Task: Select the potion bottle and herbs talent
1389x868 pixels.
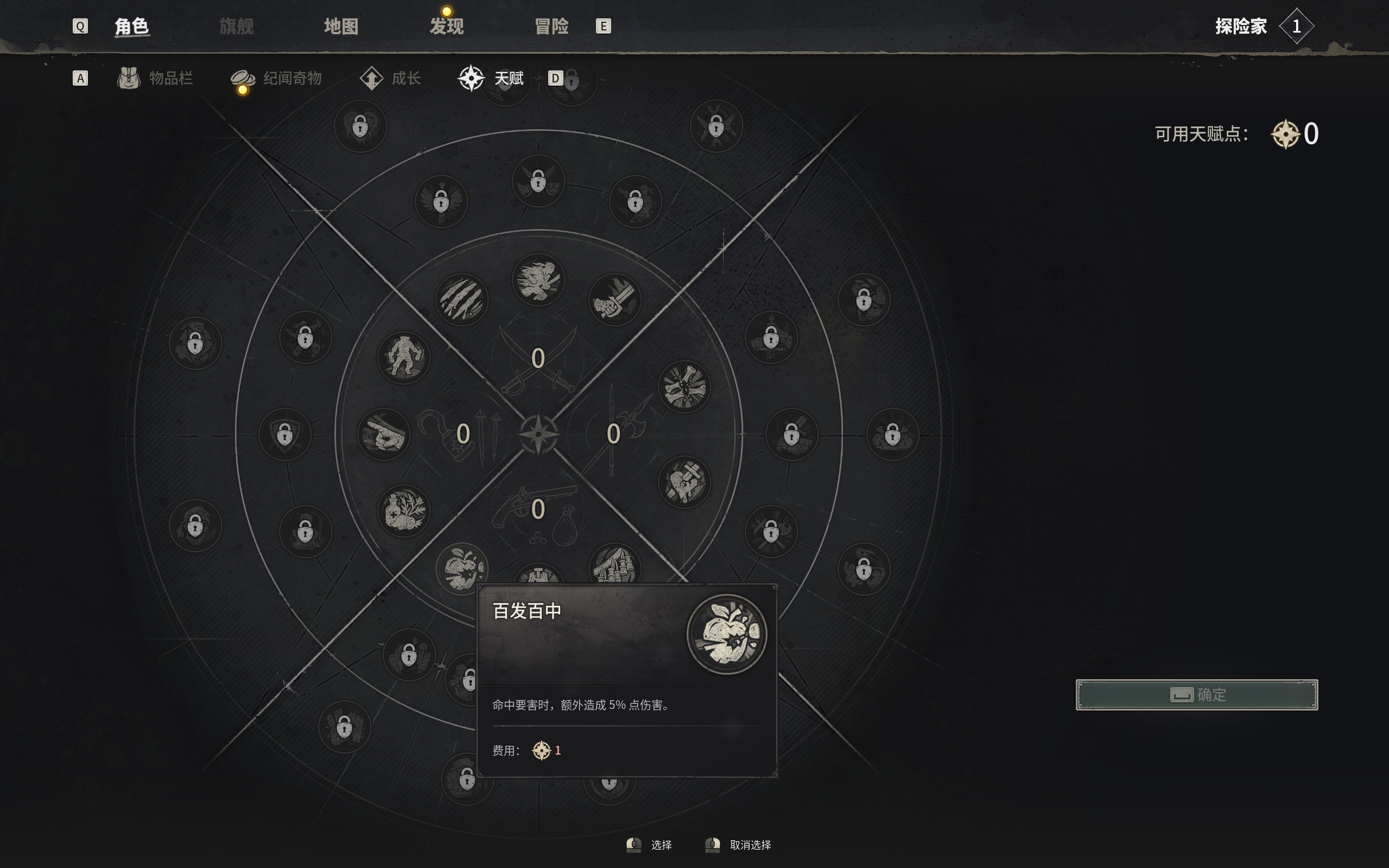Action: [403, 510]
